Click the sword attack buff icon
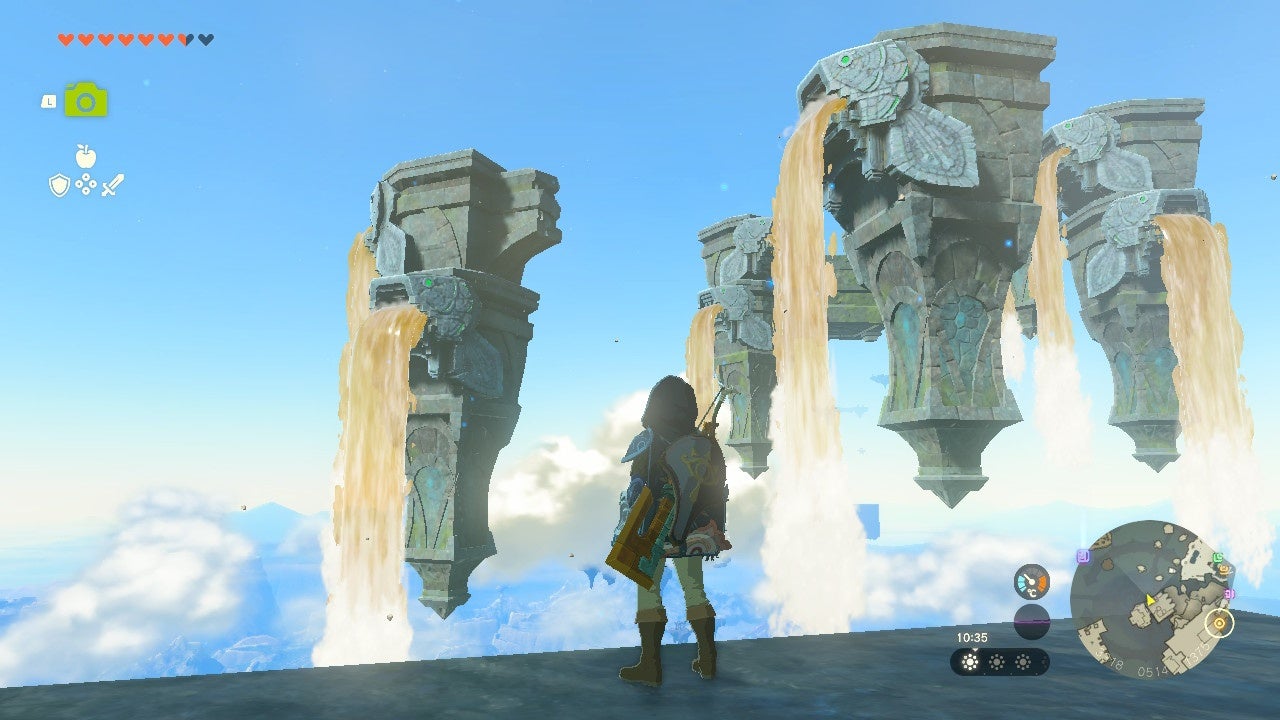 point(110,185)
